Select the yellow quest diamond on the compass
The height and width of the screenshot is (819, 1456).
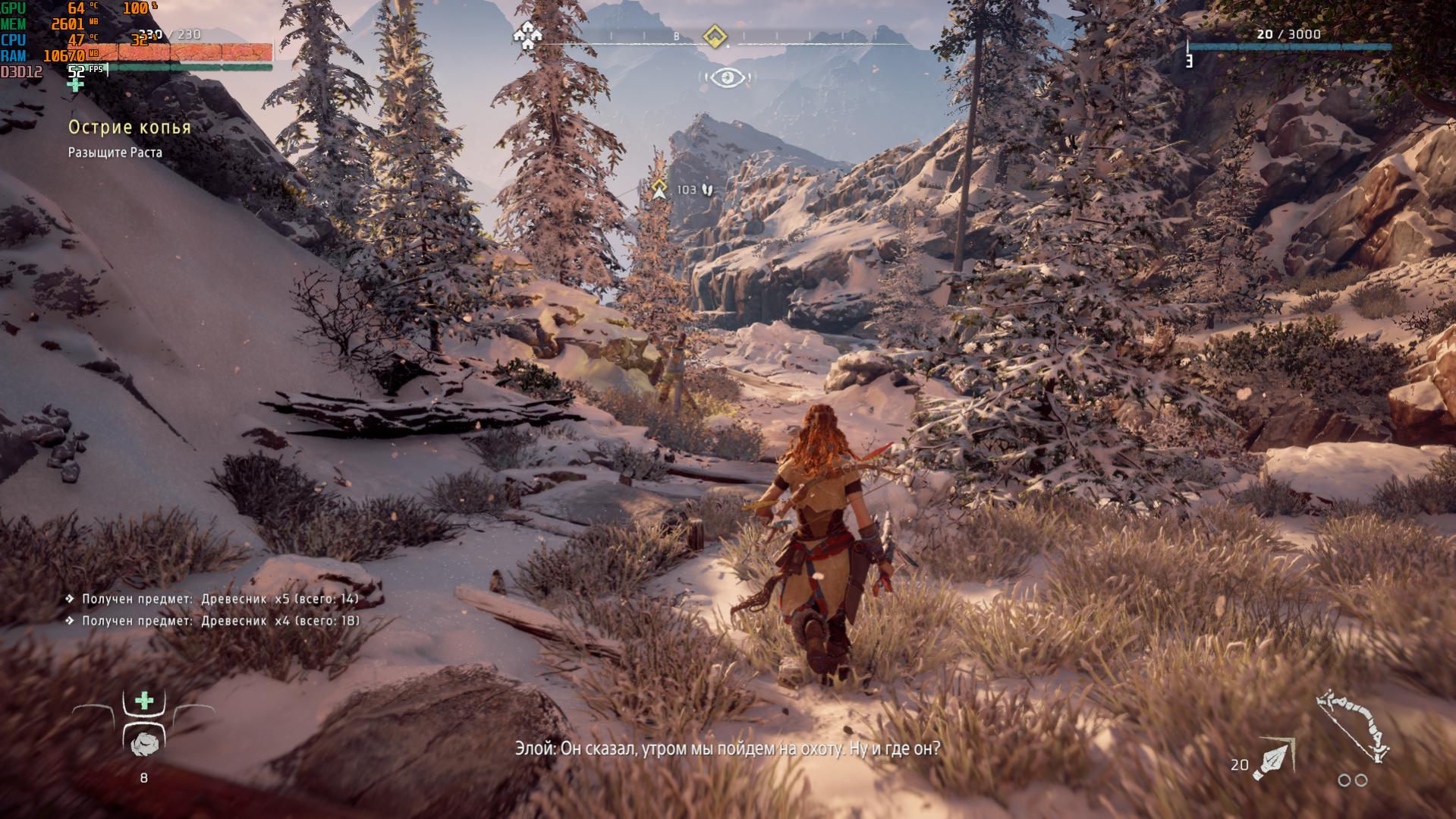714,36
